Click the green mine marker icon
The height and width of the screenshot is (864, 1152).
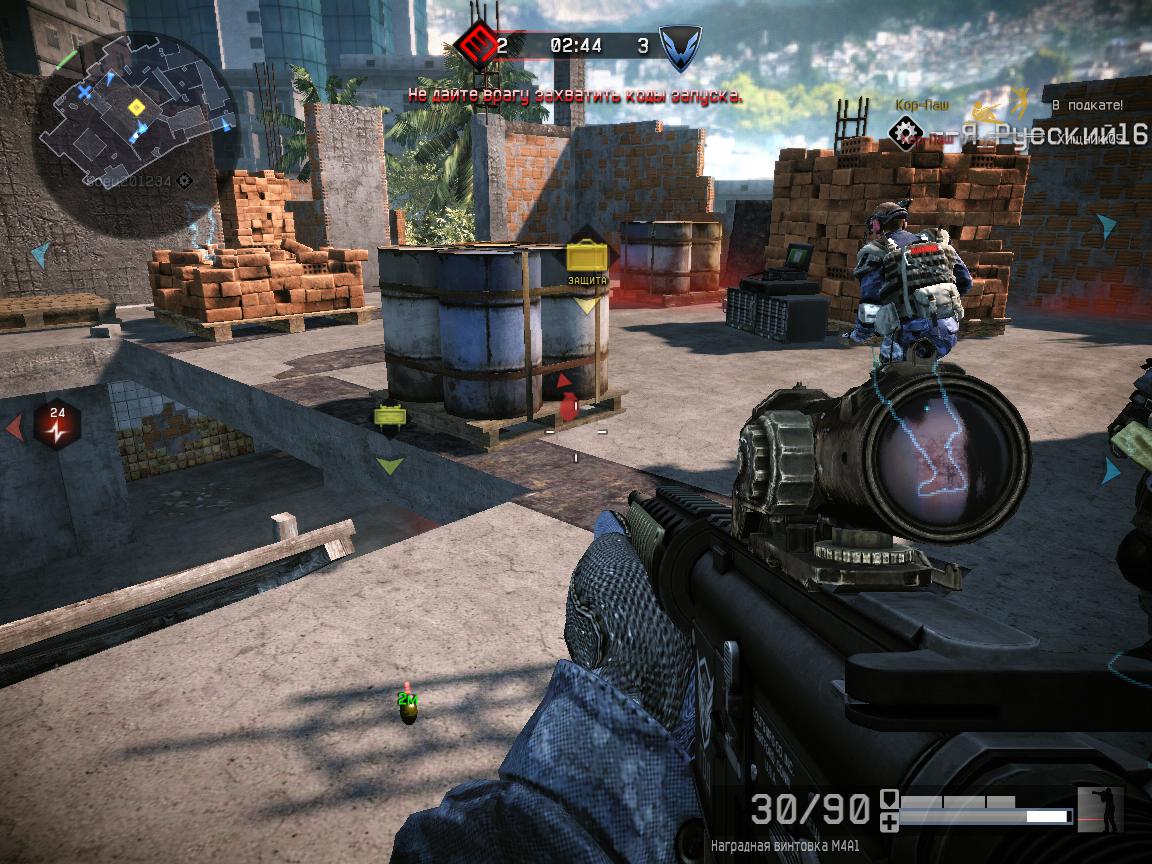point(389,415)
